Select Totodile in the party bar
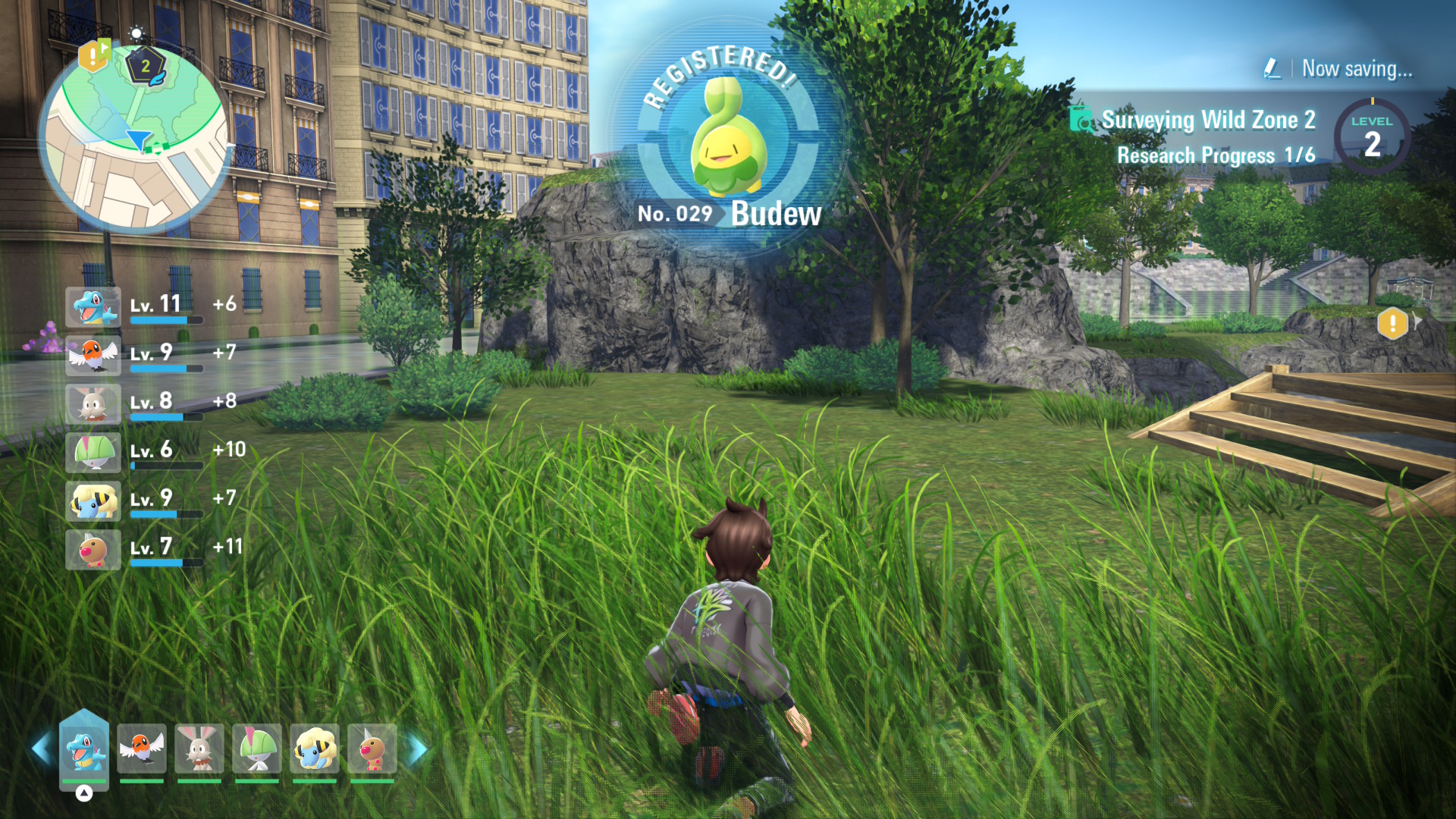1456x819 pixels. pyautogui.click(x=84, y=749)
